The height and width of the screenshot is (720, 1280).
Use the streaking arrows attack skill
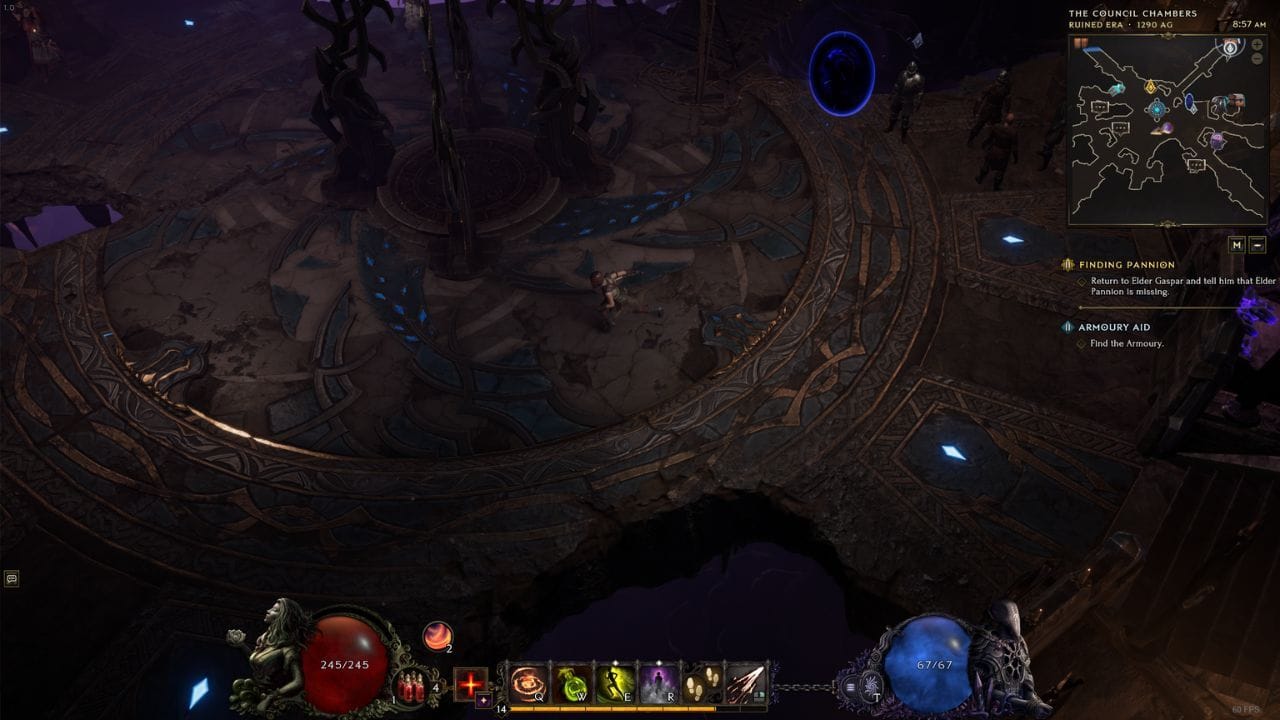tap(746, 684)
